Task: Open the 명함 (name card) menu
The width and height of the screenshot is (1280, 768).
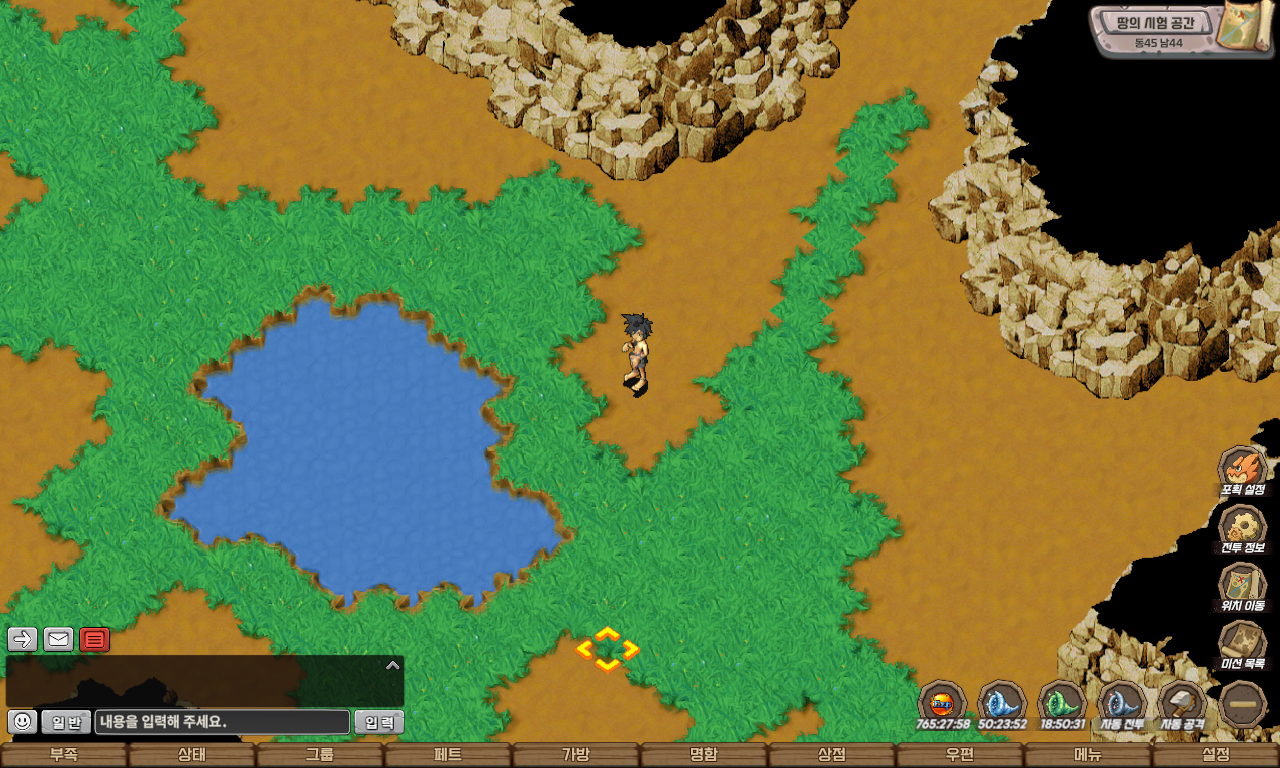Action: point(704,755)
